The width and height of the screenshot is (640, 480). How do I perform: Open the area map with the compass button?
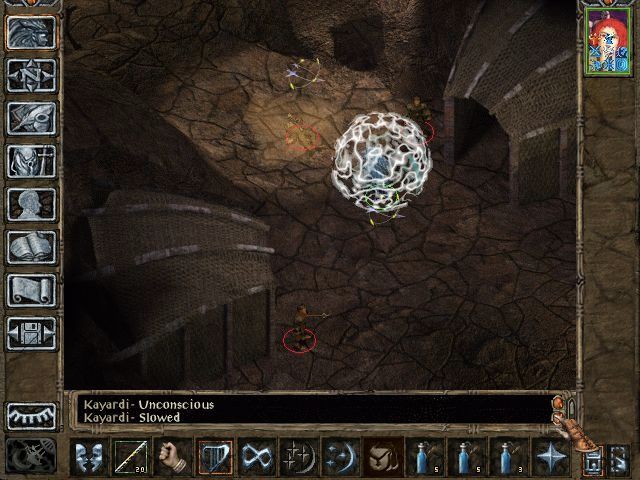point(31,75)
